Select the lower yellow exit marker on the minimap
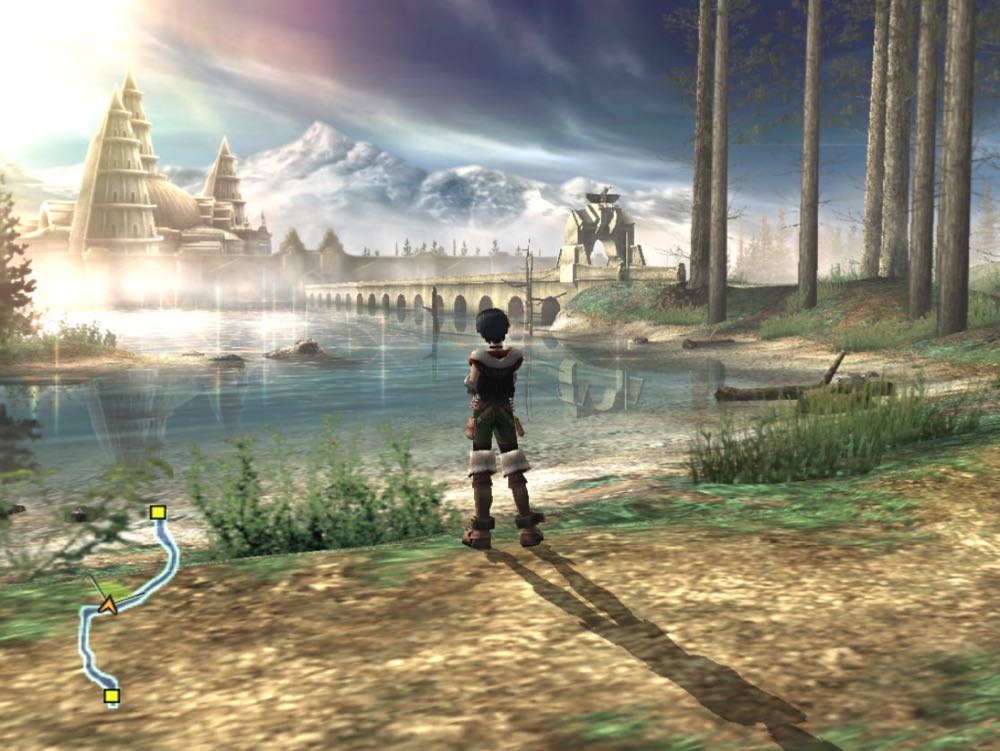 (x=111, y=695)
